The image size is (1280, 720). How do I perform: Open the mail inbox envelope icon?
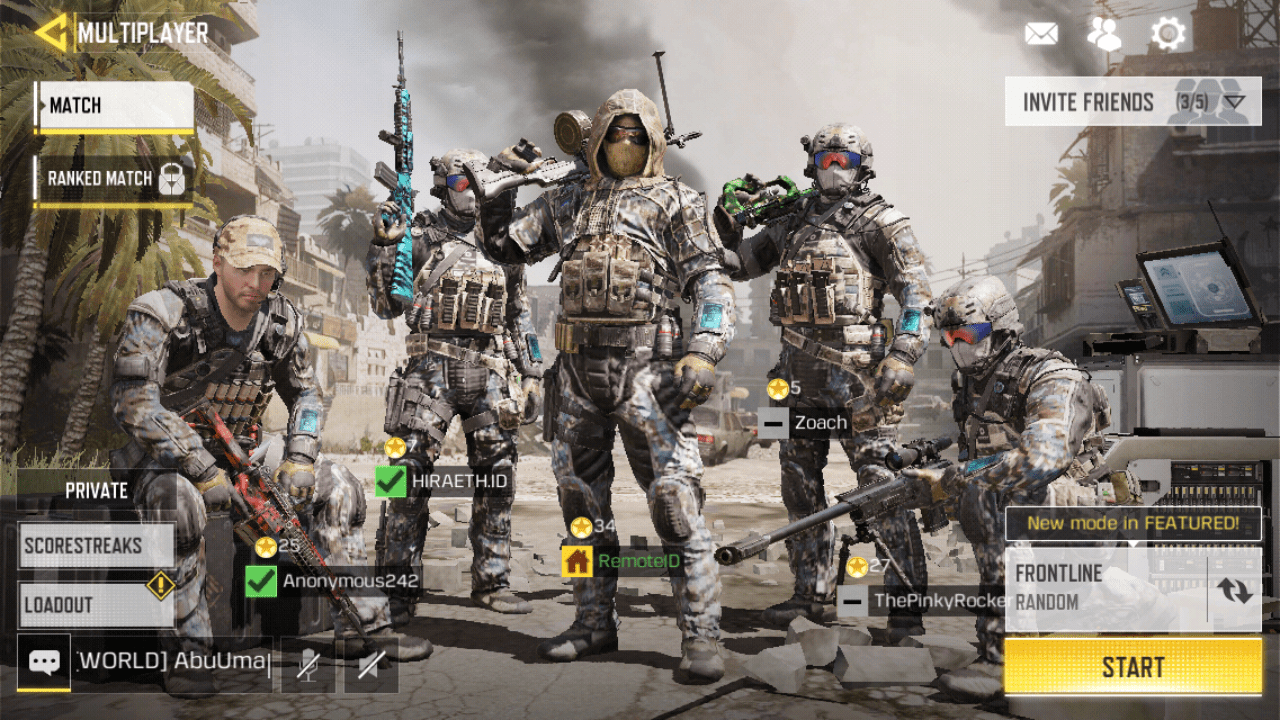[x=1041, y=34]
